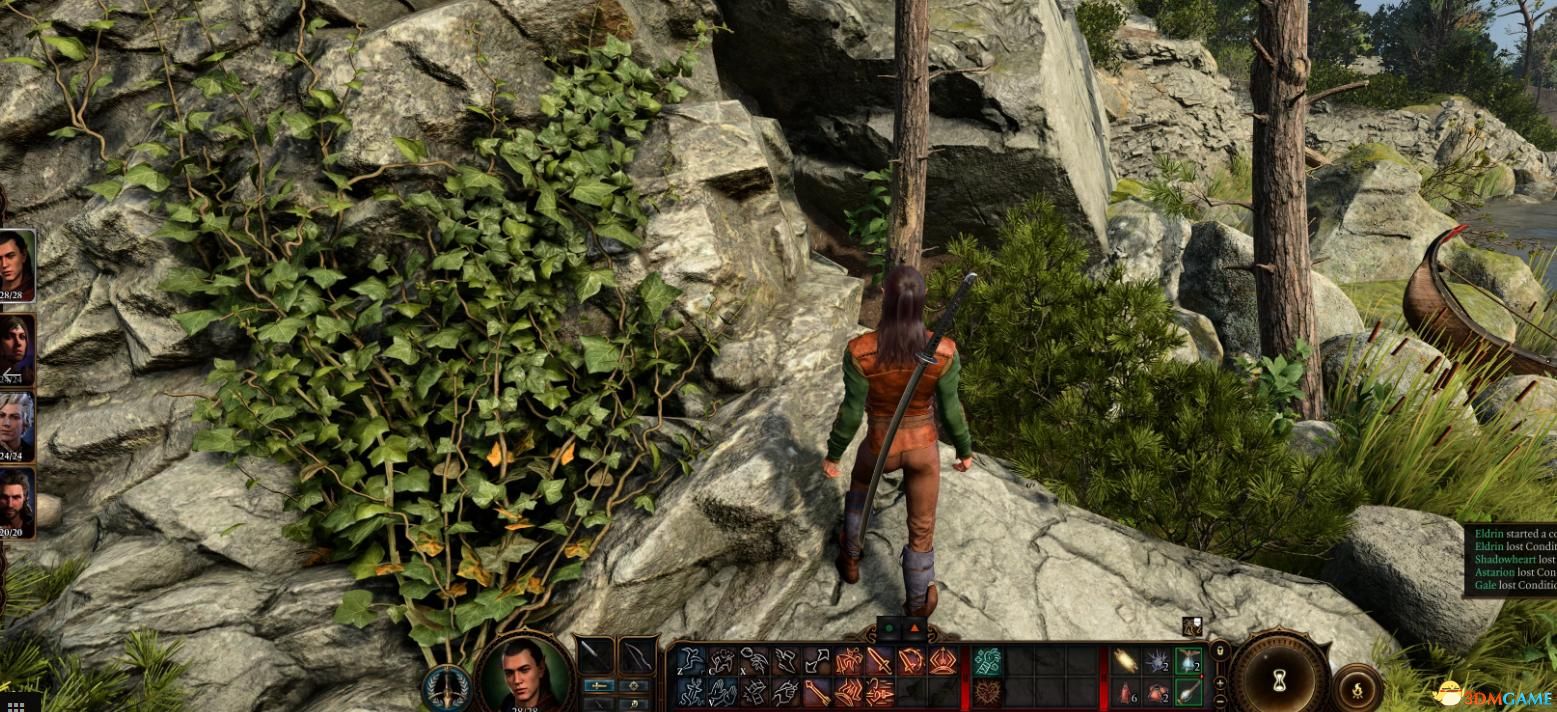1557x712 pixels.
Task: Select the ranged bow weapon slot
Action: [637, 656]
